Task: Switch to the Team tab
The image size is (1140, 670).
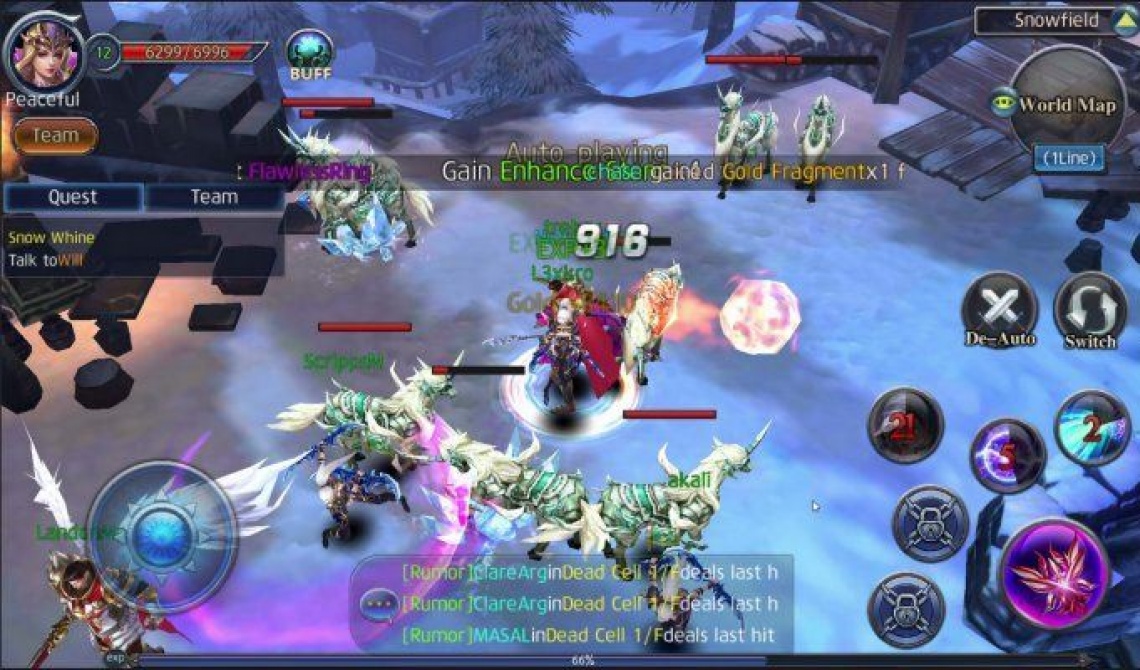Action: coord(214,197)
